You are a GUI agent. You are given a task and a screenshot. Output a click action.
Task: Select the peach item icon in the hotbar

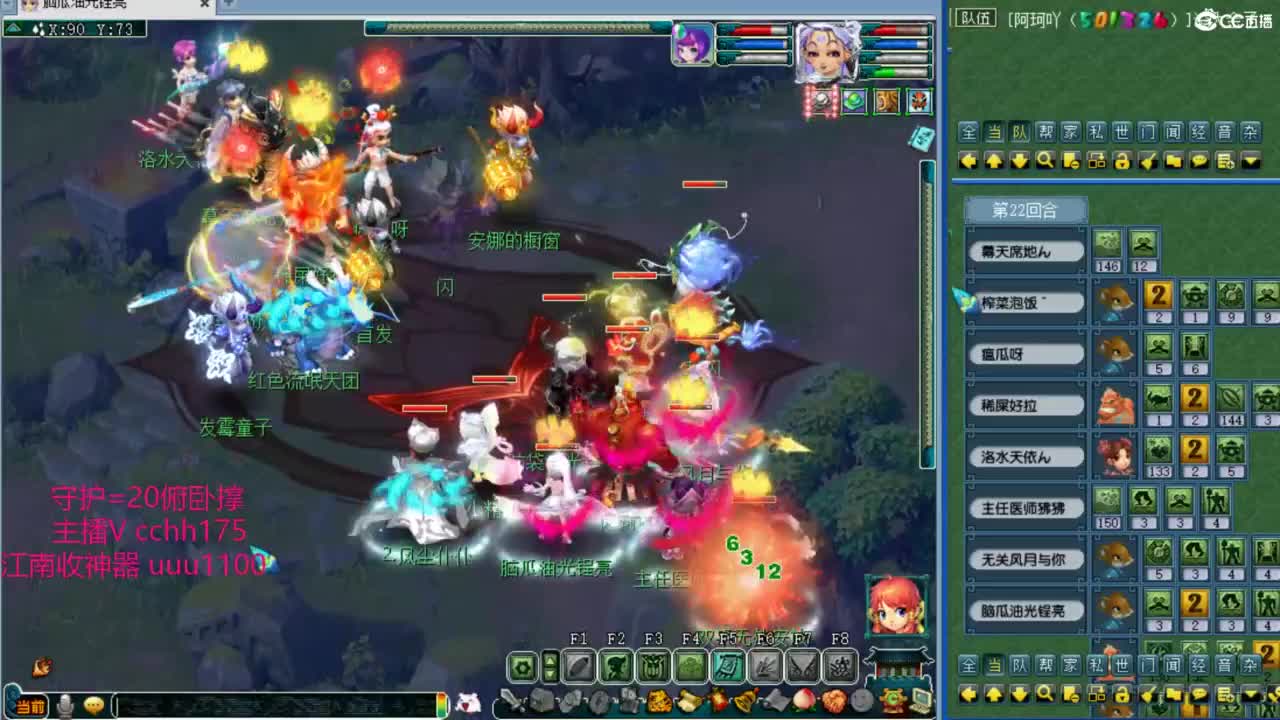click(804, 700)
